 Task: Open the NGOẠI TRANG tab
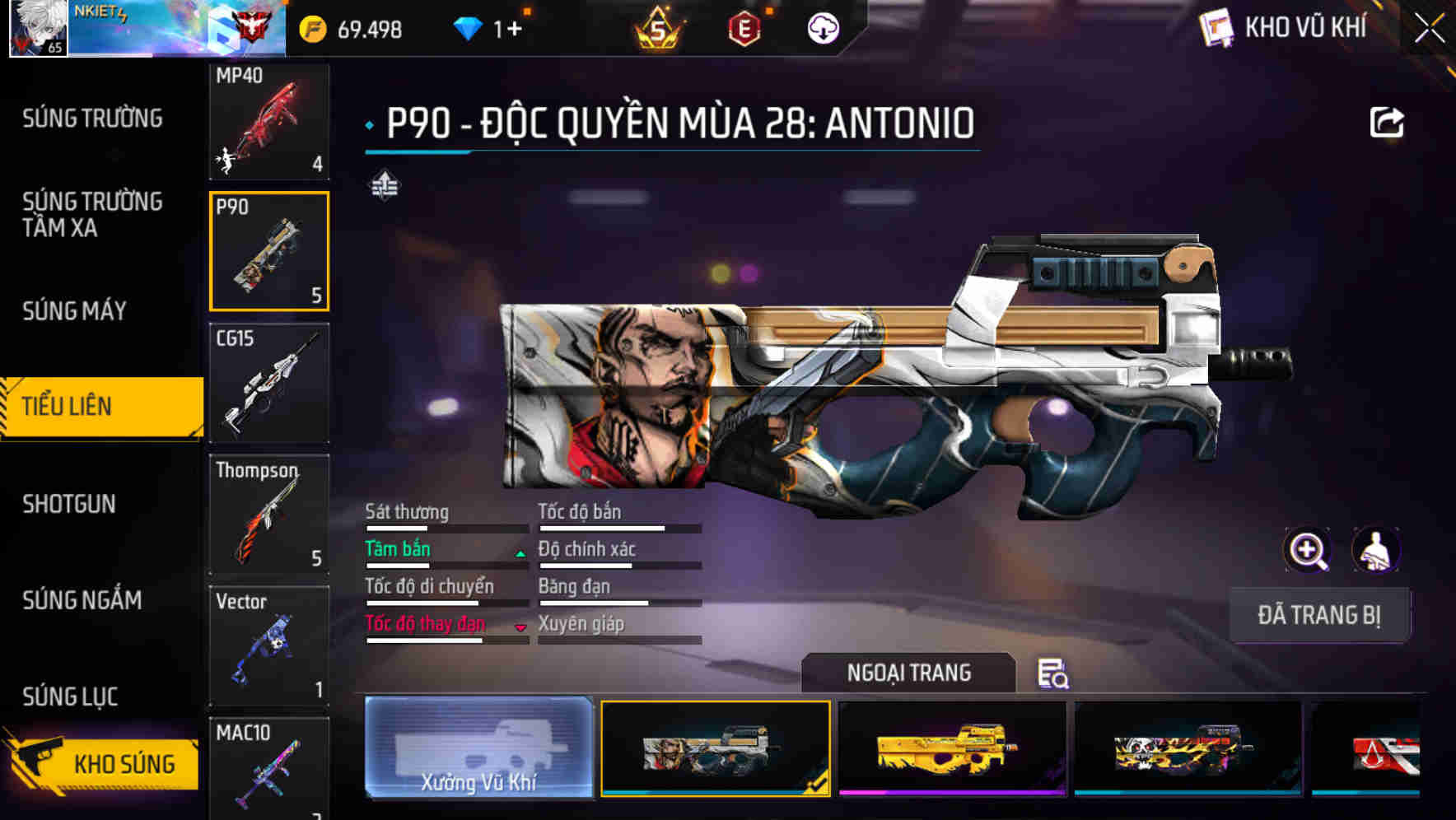909,673
